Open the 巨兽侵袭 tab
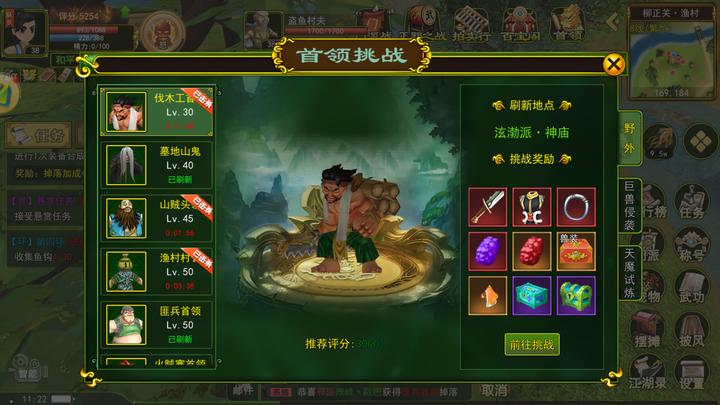The width and height of the screenshot is (720, 405). [x=630, y=207]
